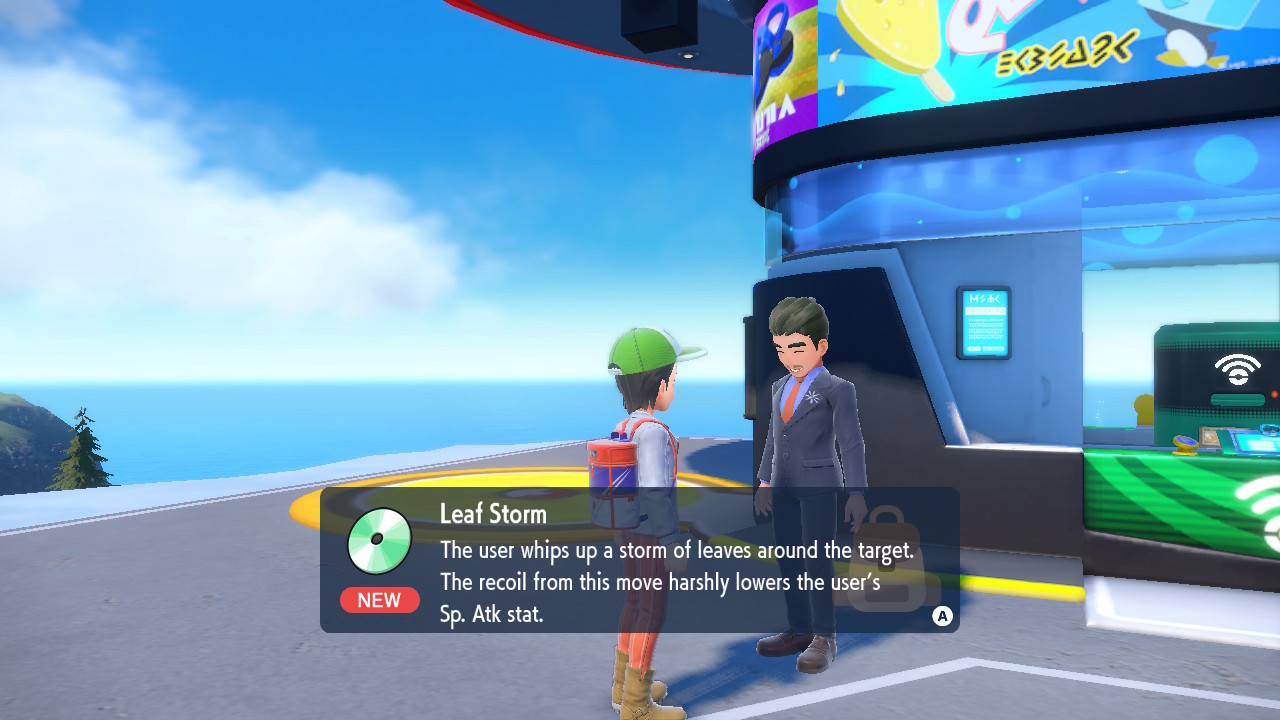Screen dimensions: 1280x720
Task: Click the green Leaf Storm TM disc icon
Action: [x=379, y=541]
